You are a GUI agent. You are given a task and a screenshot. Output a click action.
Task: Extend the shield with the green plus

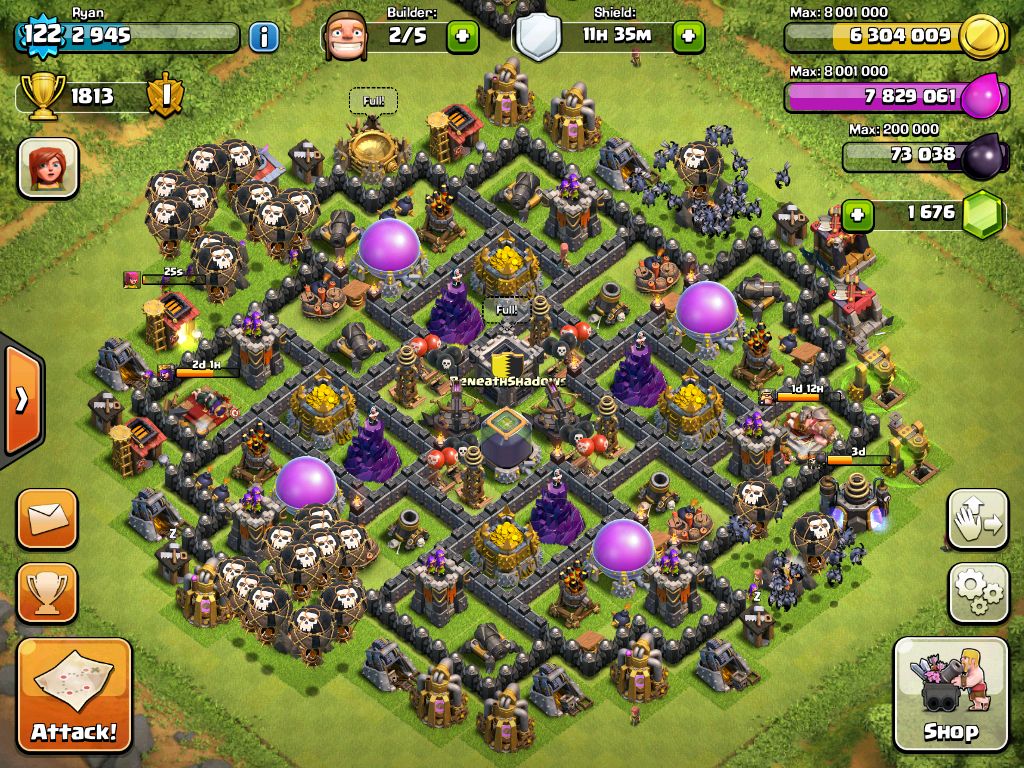pos(688,37)
